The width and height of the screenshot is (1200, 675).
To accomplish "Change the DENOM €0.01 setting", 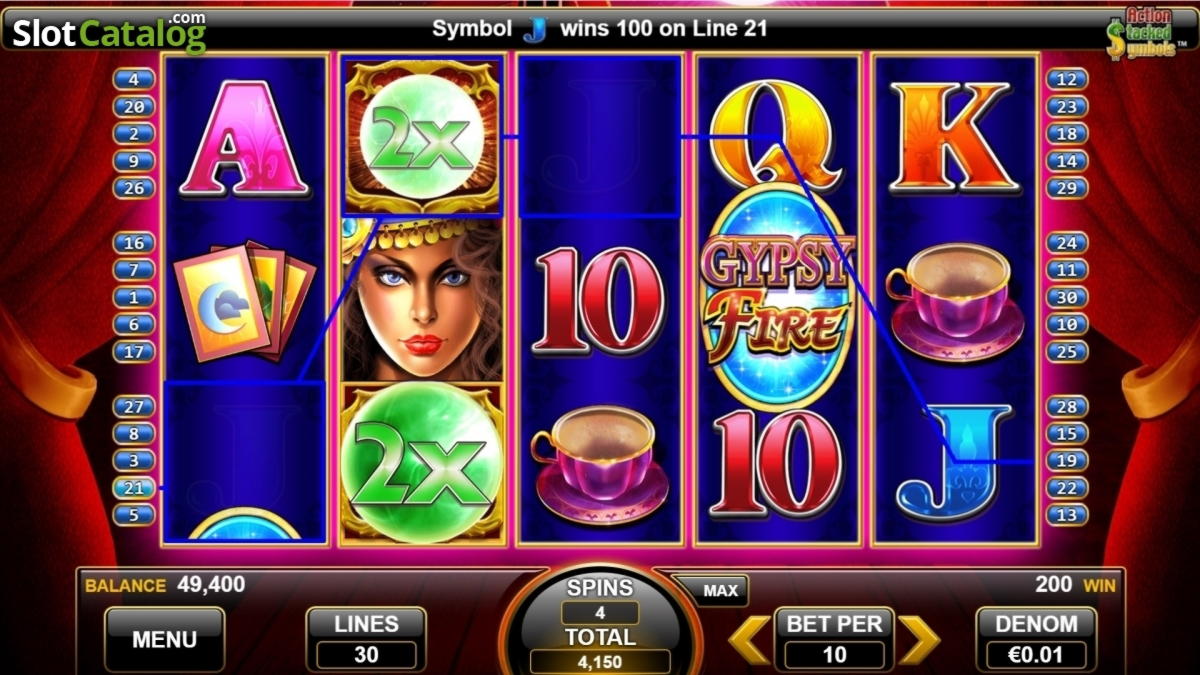I will (1036, 639).
